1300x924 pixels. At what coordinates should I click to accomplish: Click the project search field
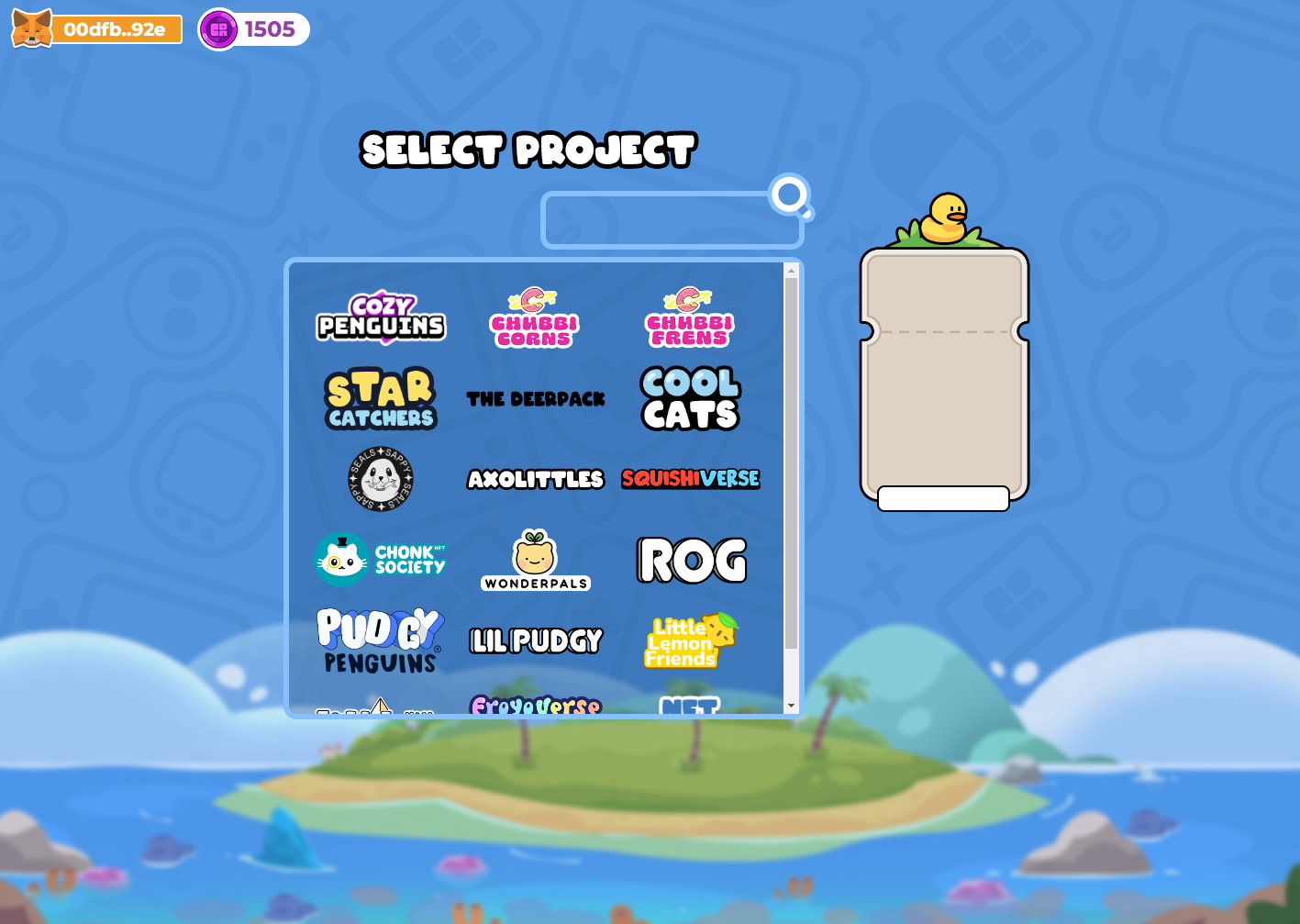pyautogui.click(x=672, y=220)
